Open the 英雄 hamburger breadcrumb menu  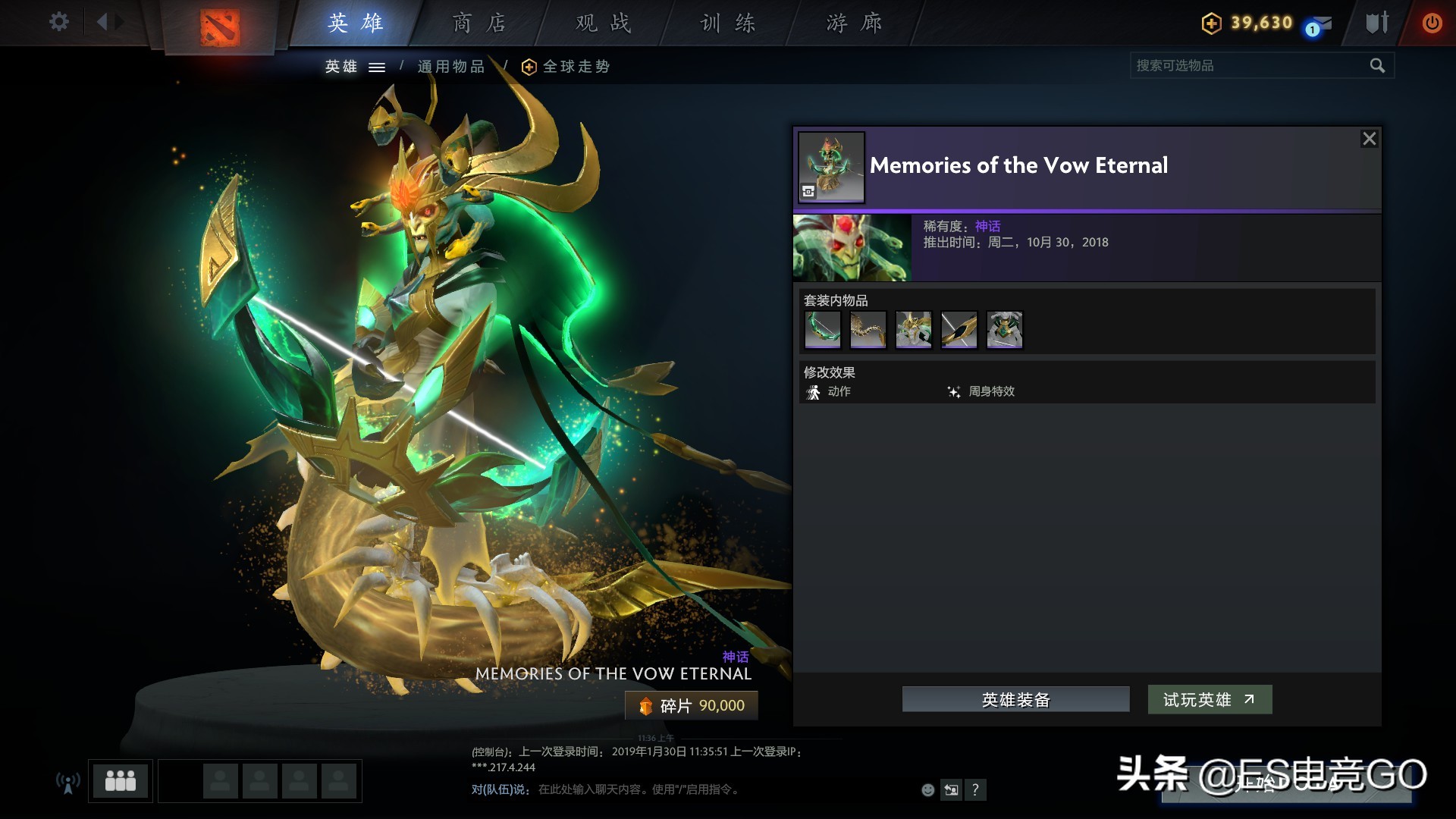point(377,67)
